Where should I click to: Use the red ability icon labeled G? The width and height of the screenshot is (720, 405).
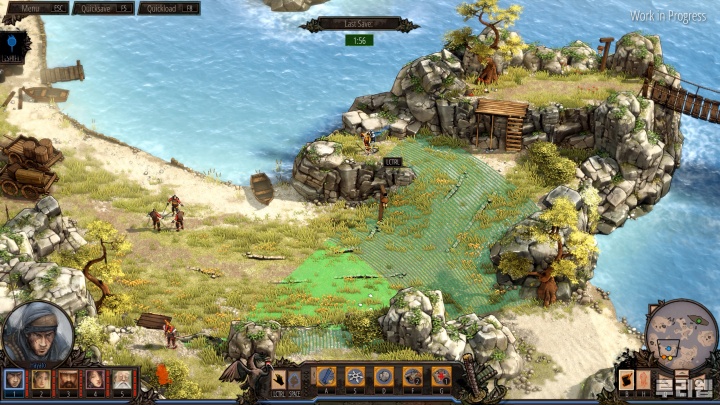pos(440,376)
